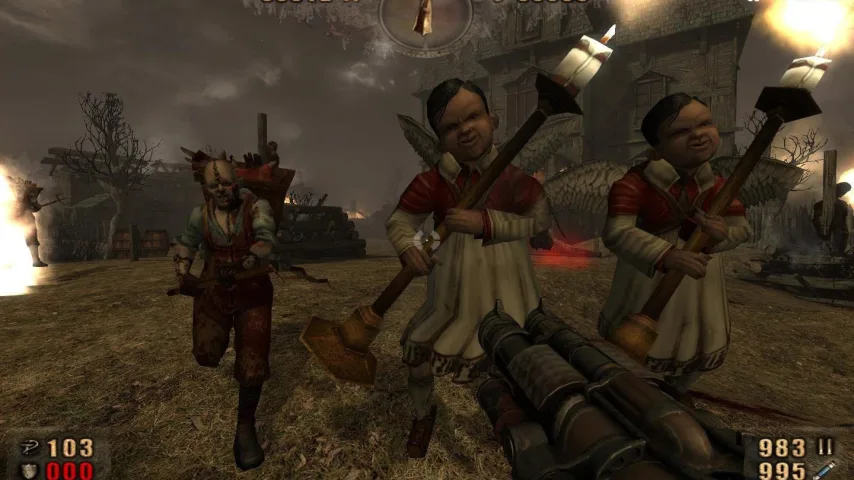Select the twin shells ammo icon
This screenshot has height=480, width=854.
coord(826,446)
